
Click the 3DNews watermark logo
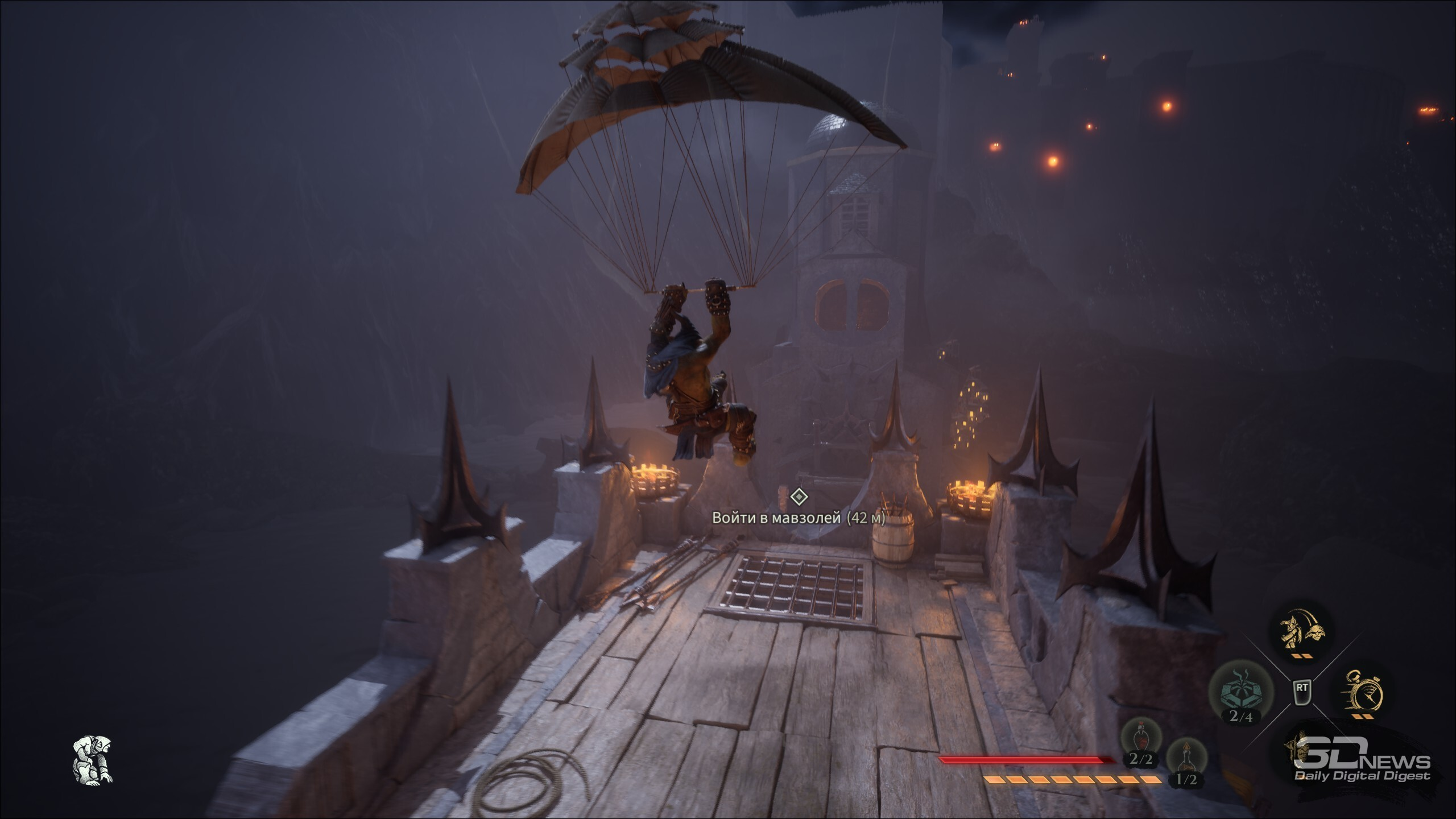[x=1362, y=766]
